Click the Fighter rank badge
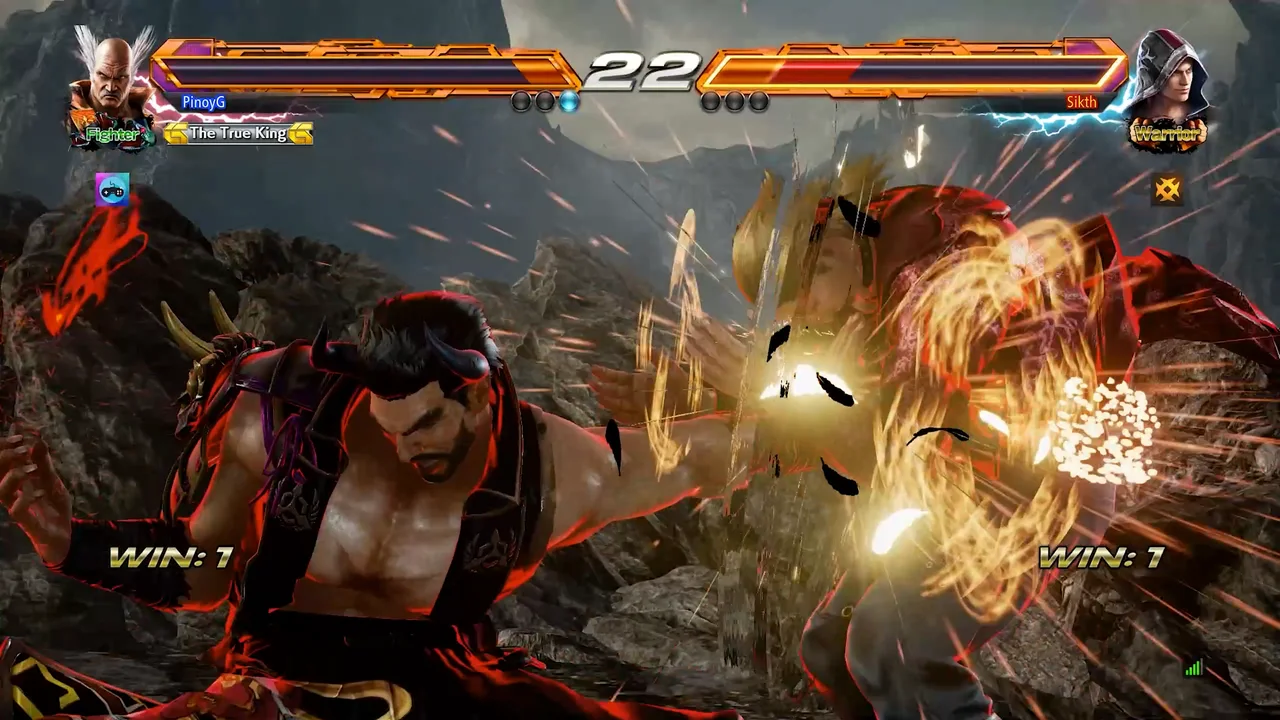The width and height of the screenshot is (1280, 720). click(112, 134)
